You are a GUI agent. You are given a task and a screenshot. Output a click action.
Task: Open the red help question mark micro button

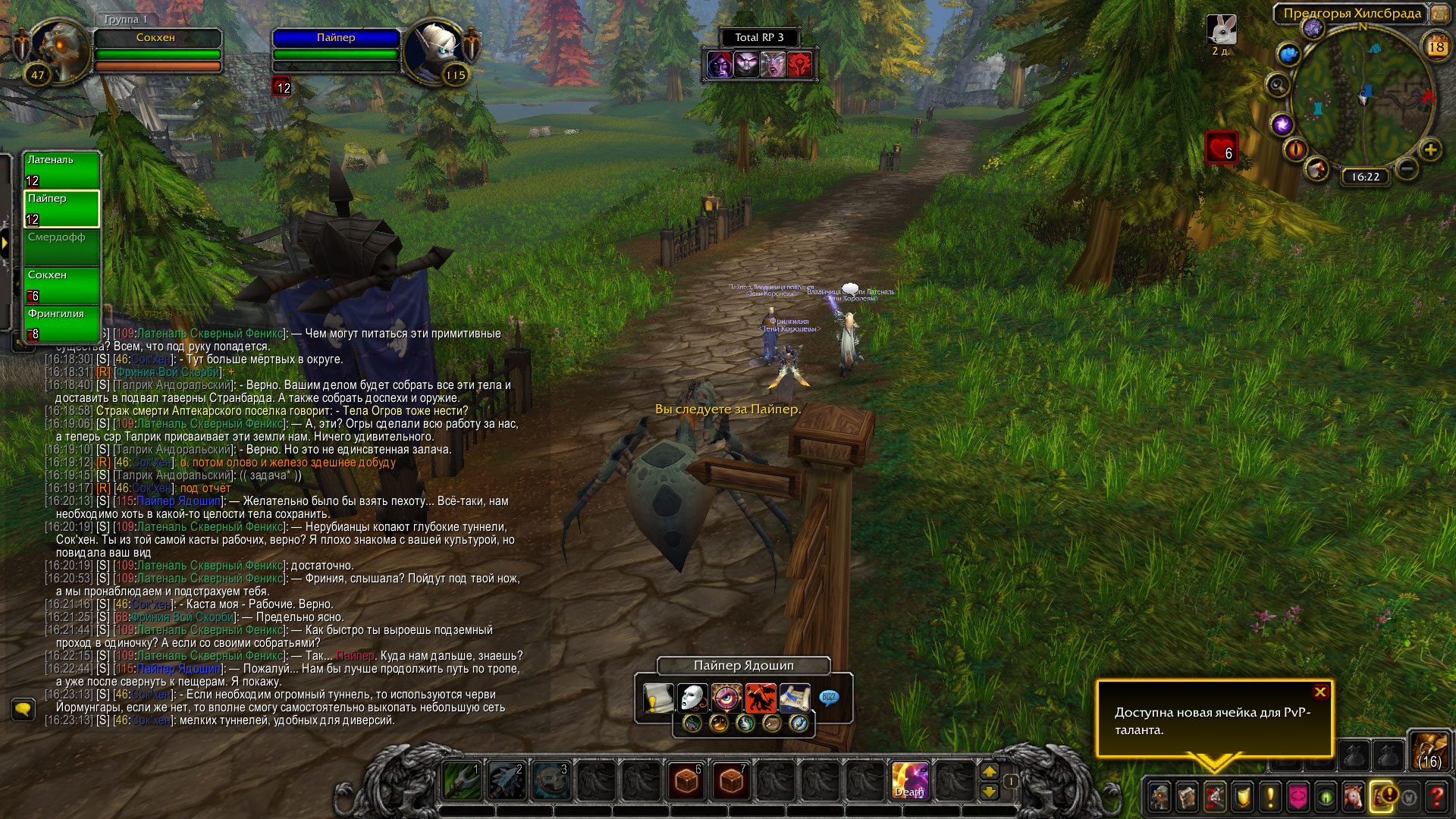(1436, 797)
